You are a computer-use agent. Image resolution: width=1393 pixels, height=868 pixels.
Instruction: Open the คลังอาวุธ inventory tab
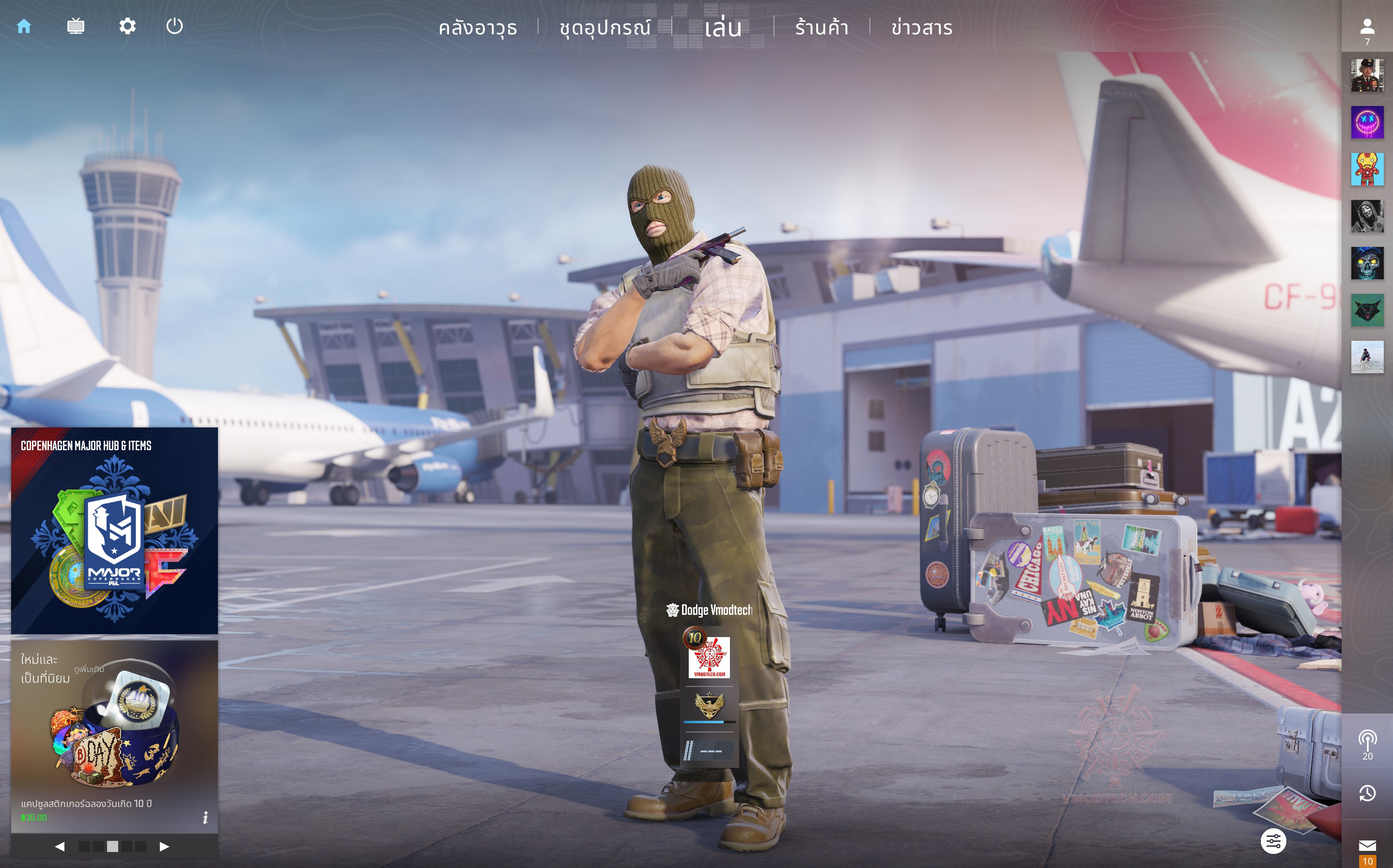tap(478, 28)
